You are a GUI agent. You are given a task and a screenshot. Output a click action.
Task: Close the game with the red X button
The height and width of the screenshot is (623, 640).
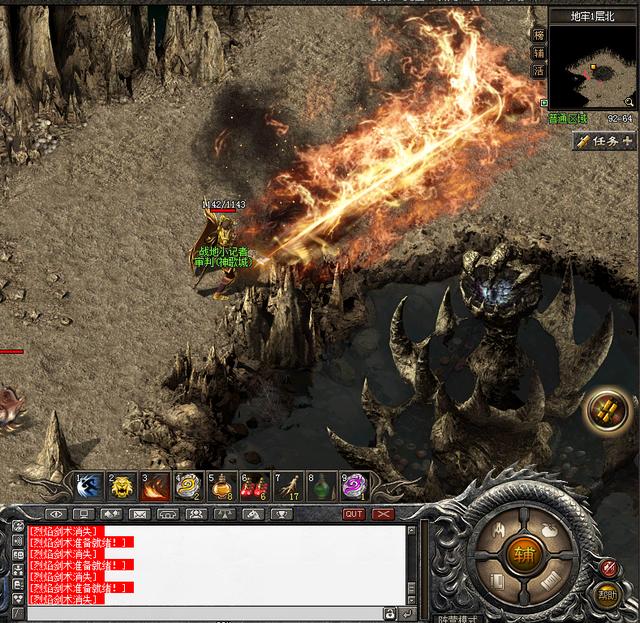tap(383, 514)
